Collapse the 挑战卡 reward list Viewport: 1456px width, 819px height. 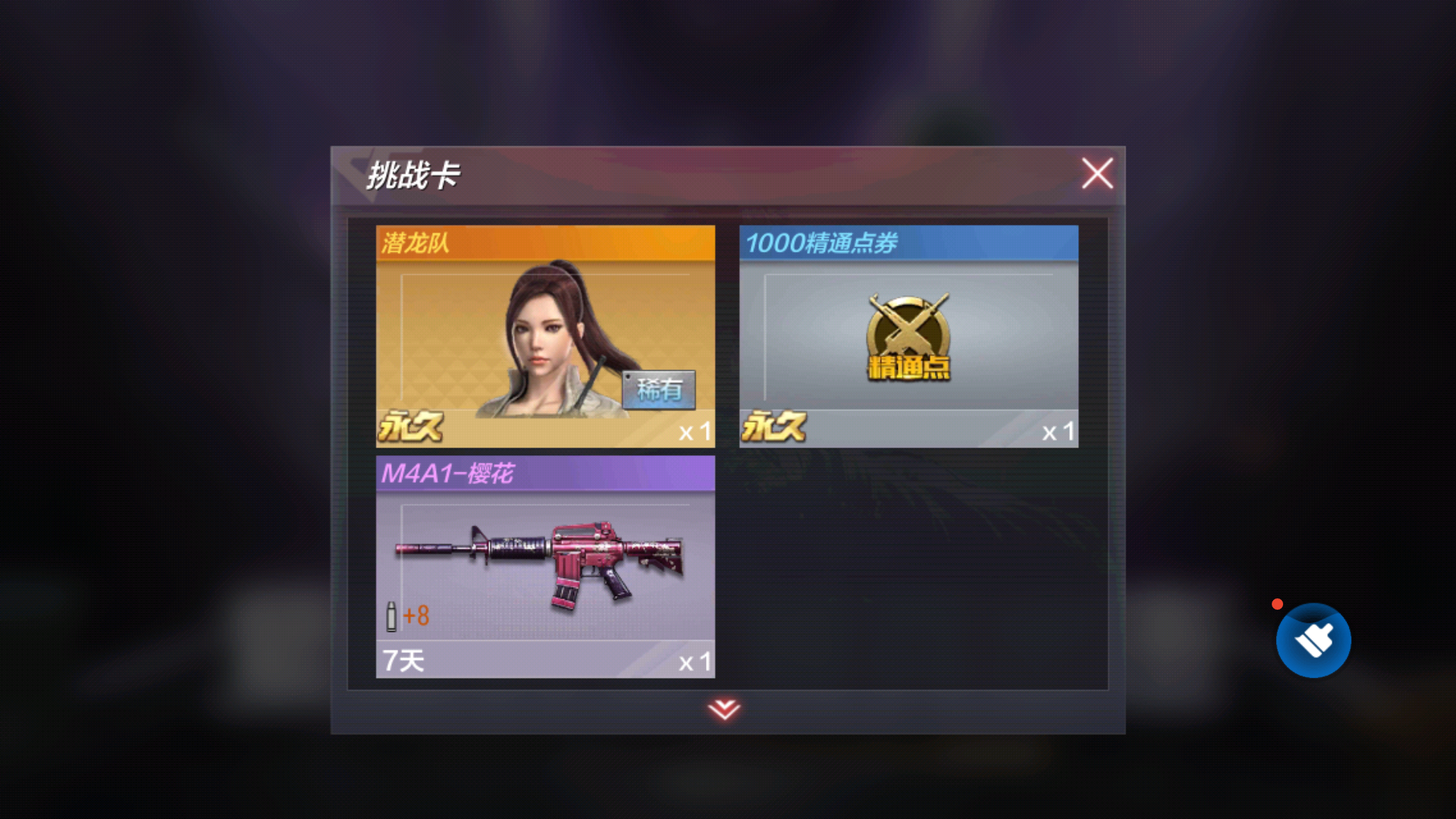pos(1097,173)
